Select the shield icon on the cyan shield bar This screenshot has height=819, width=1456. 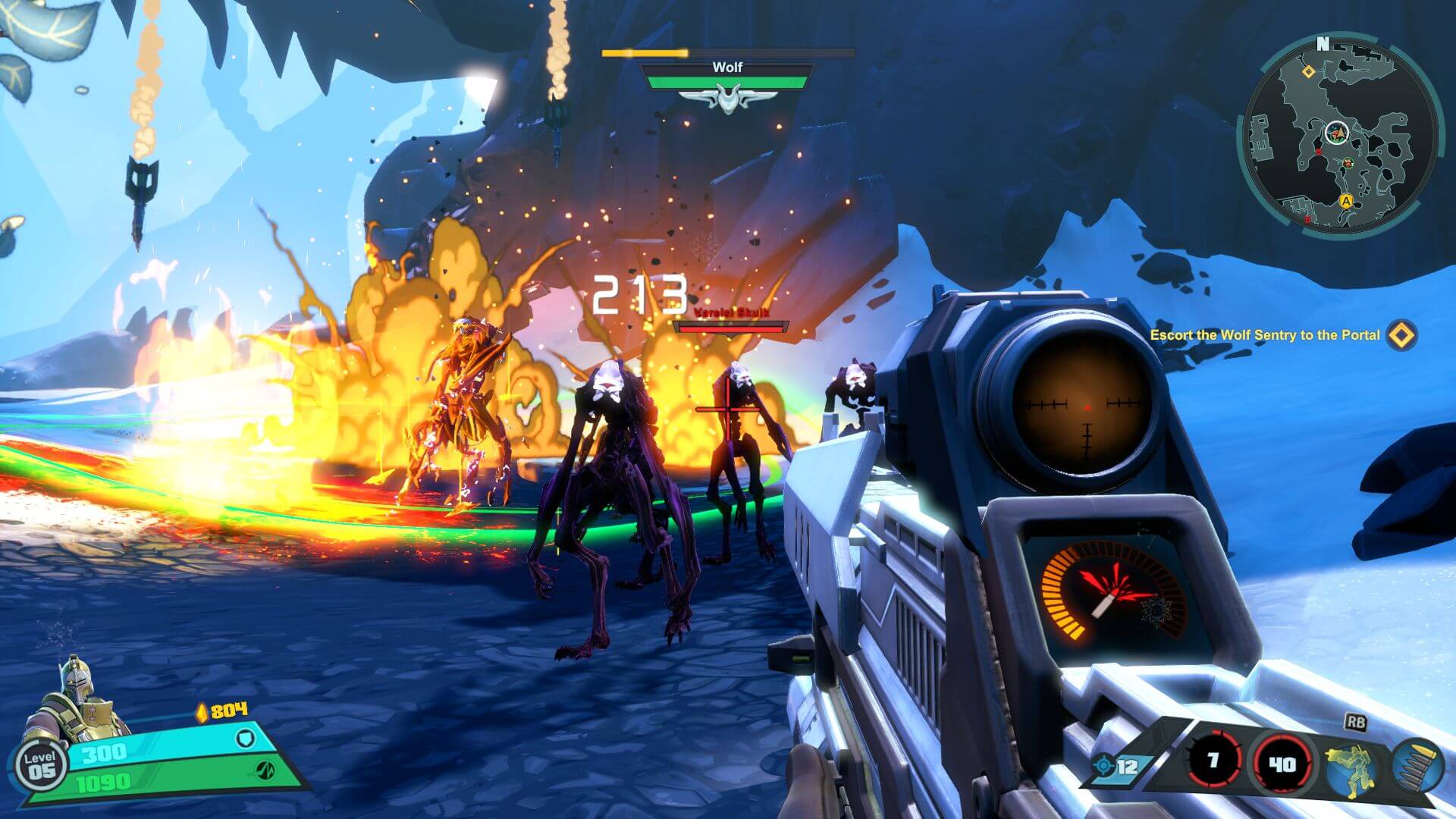(245, 739)
